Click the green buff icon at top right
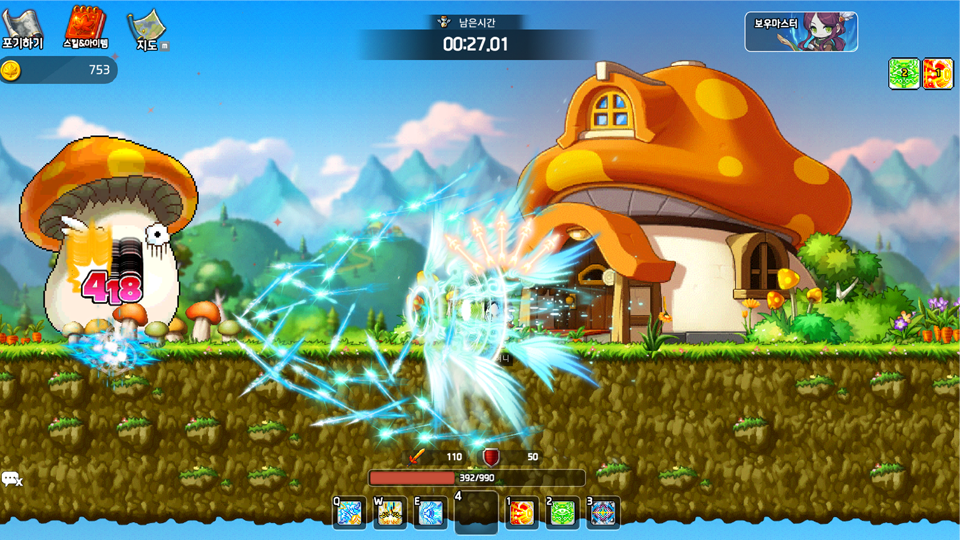 tap(904, 73)
